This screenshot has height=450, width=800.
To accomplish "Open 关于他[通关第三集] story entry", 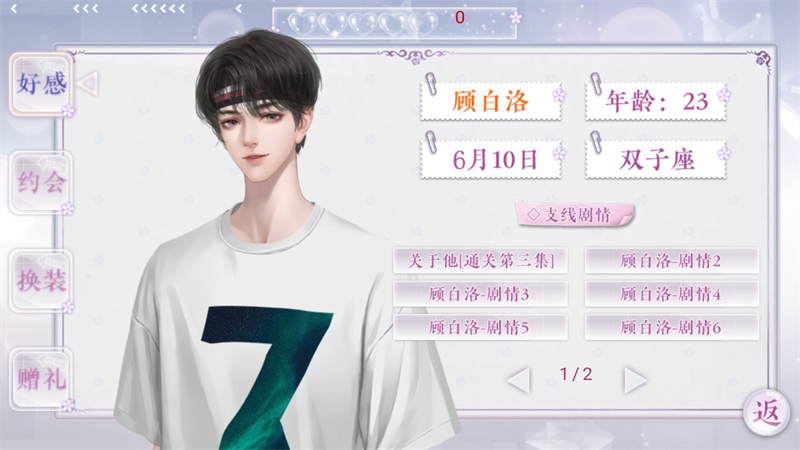I will click(x=480, y=261).
